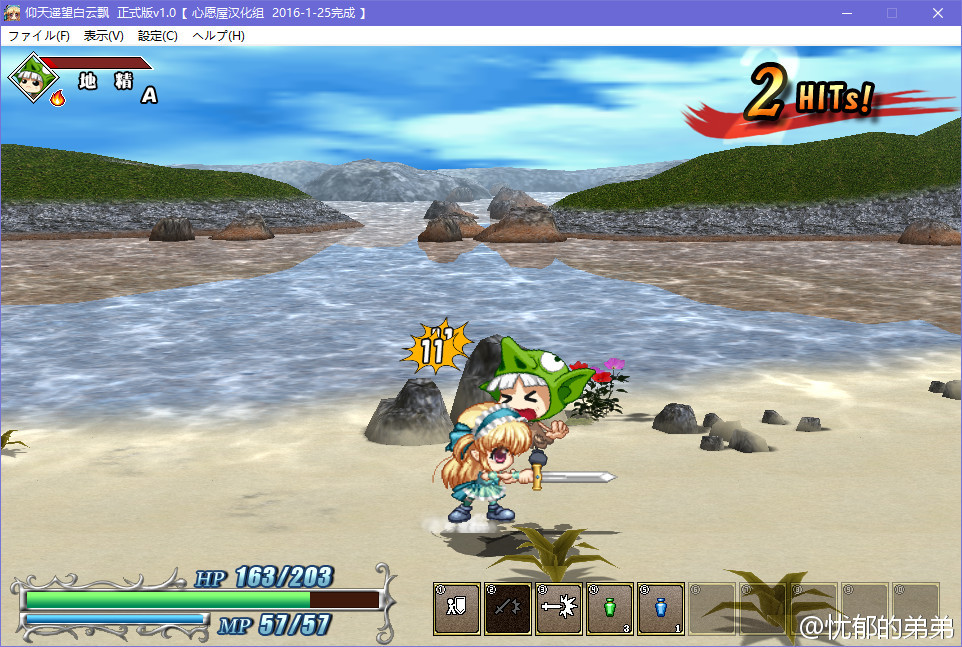Use the blue potion in the hotbar
This screenshot has height=647, width=962.
pyautogui.click(x=661, y=608)
